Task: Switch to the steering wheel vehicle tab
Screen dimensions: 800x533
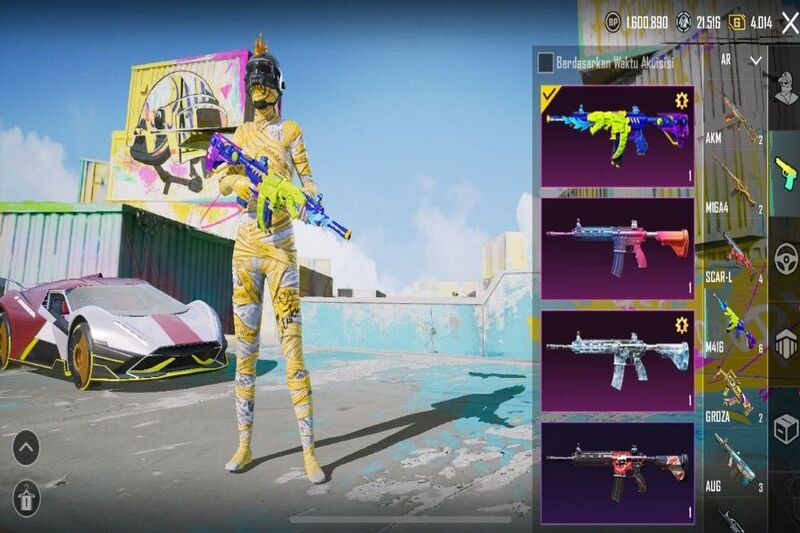Action: click(x=785, y=258)
